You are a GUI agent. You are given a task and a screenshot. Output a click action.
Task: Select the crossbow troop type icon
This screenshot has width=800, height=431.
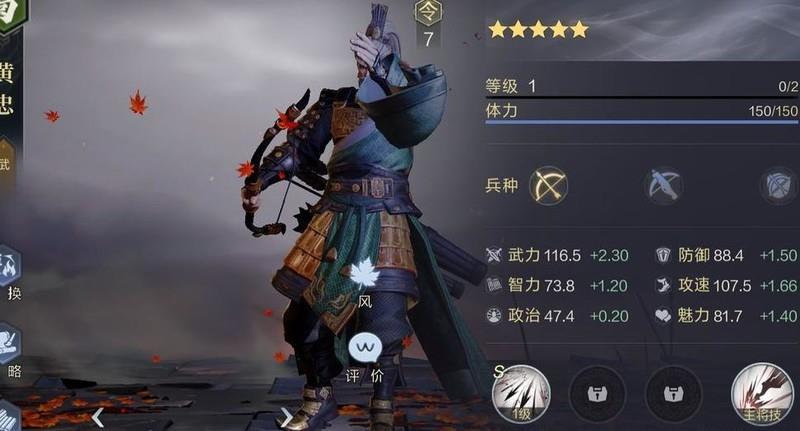point(663,185)
